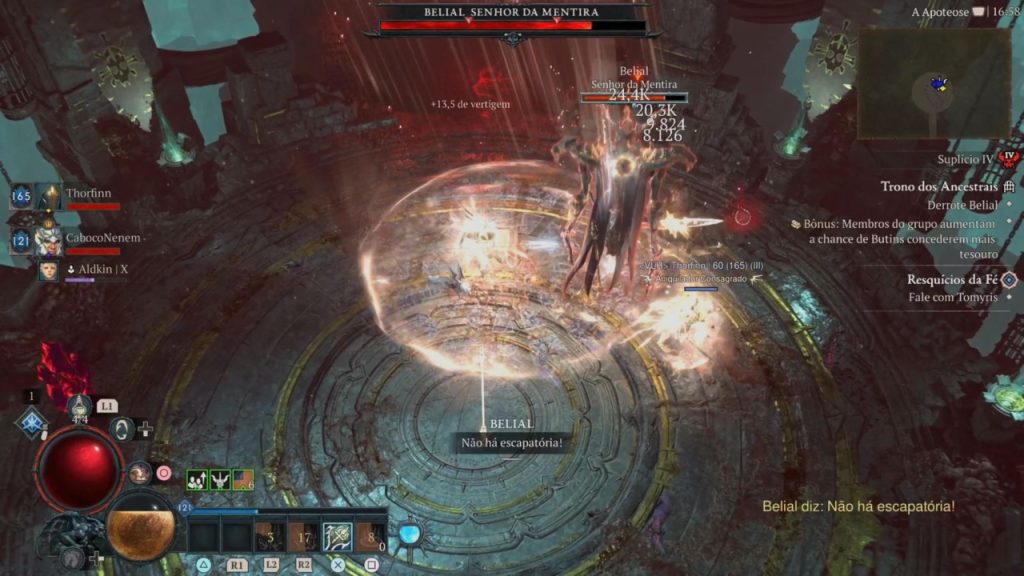
Task: Select the skill slot showing cooldown 5
Action: pyautogui.click(x=269, y=537)
